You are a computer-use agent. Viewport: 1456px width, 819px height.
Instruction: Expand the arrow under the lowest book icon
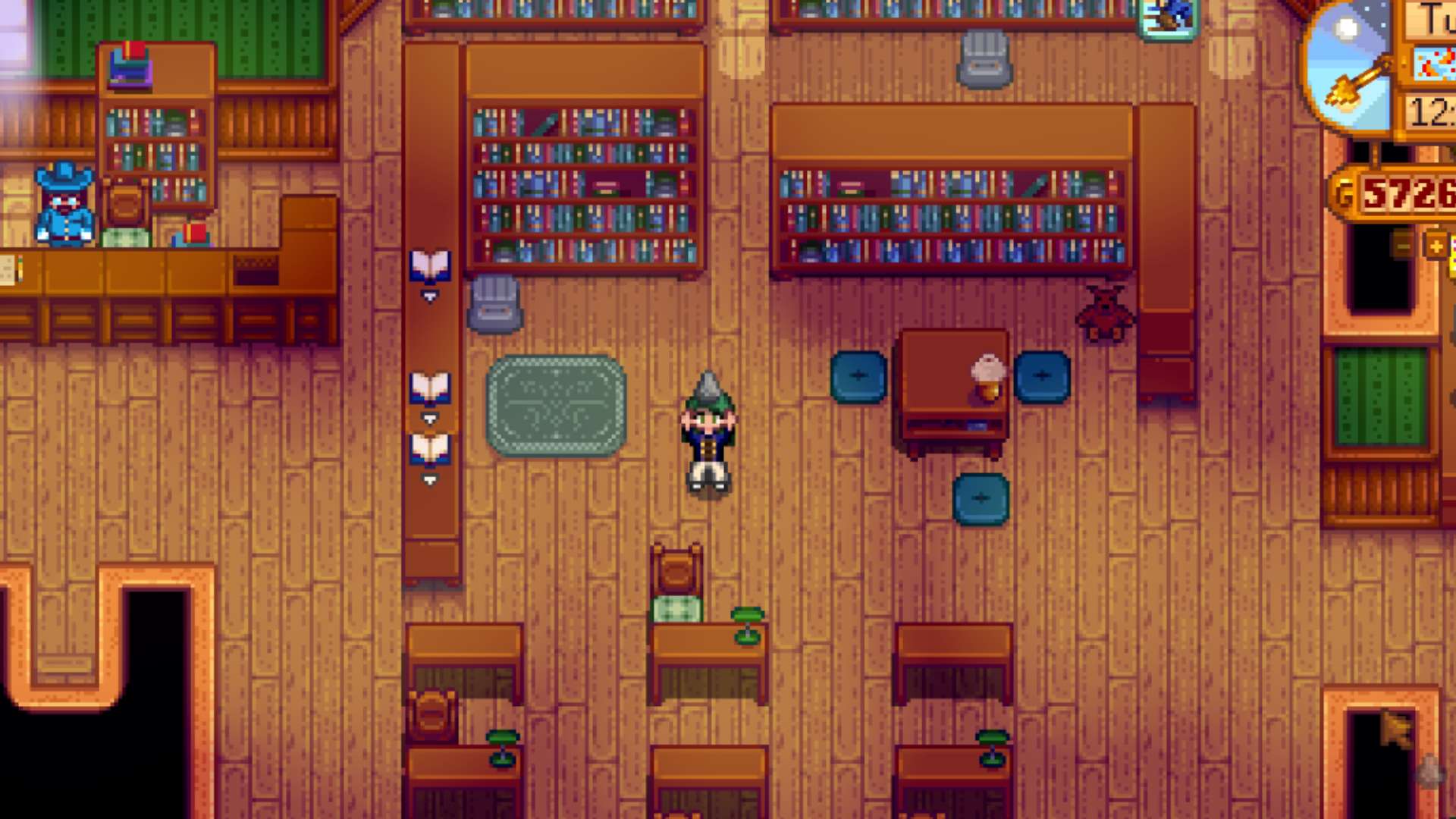pyautogui.click(x=429, y=480)
